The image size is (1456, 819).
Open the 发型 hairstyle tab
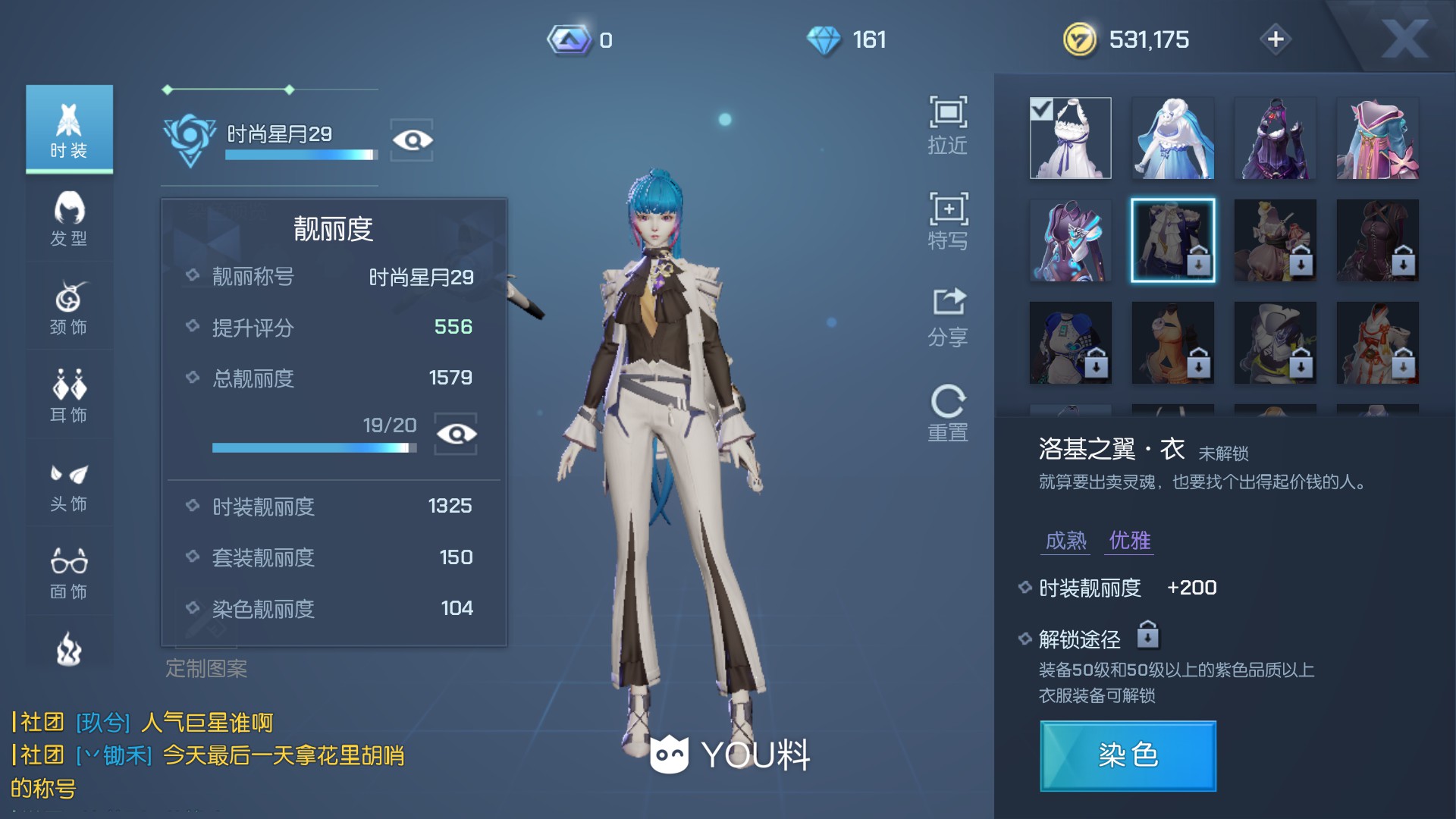[x=69, y=219]
